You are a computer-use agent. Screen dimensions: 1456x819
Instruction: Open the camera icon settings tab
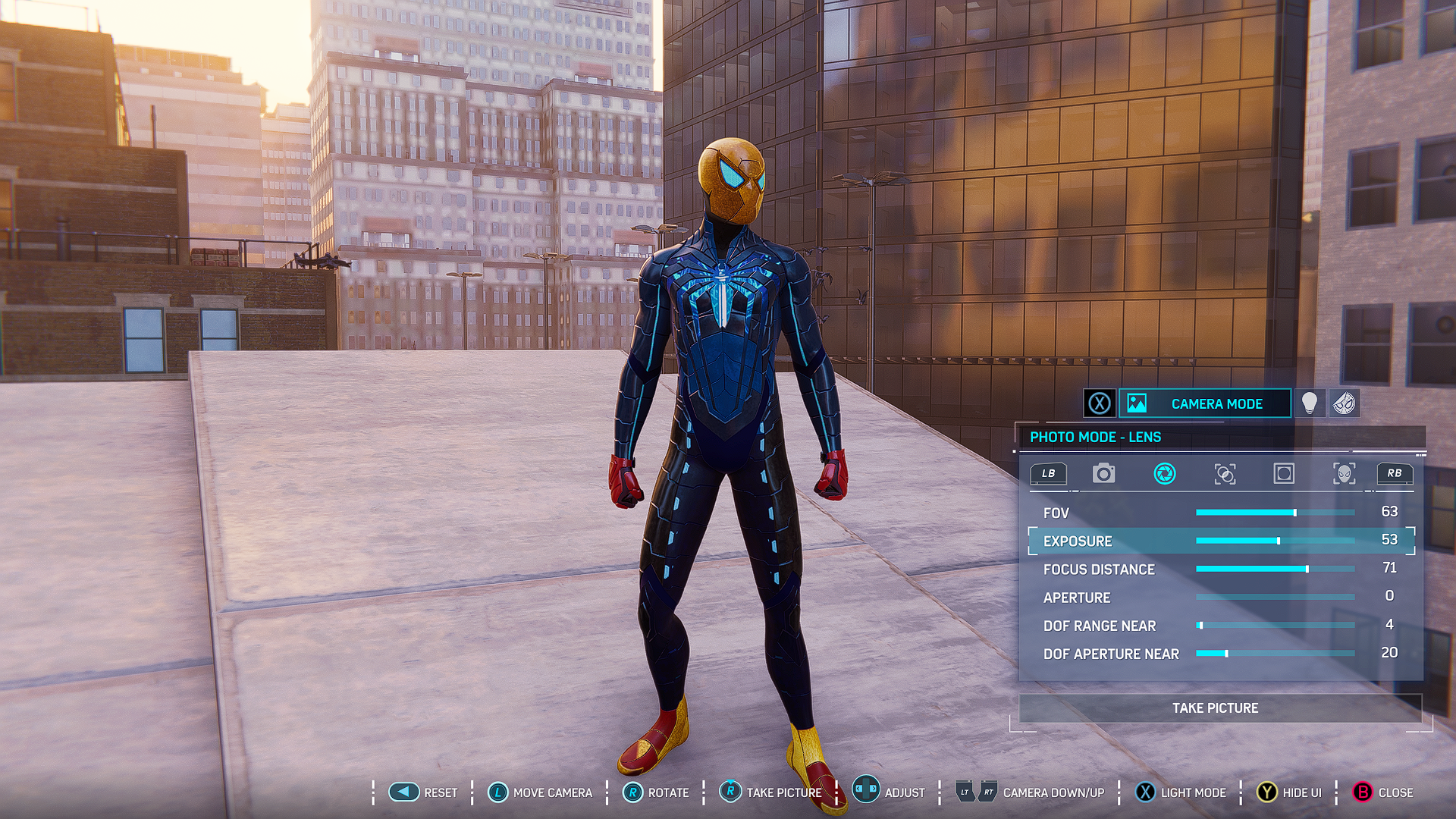click(1103, 474)
